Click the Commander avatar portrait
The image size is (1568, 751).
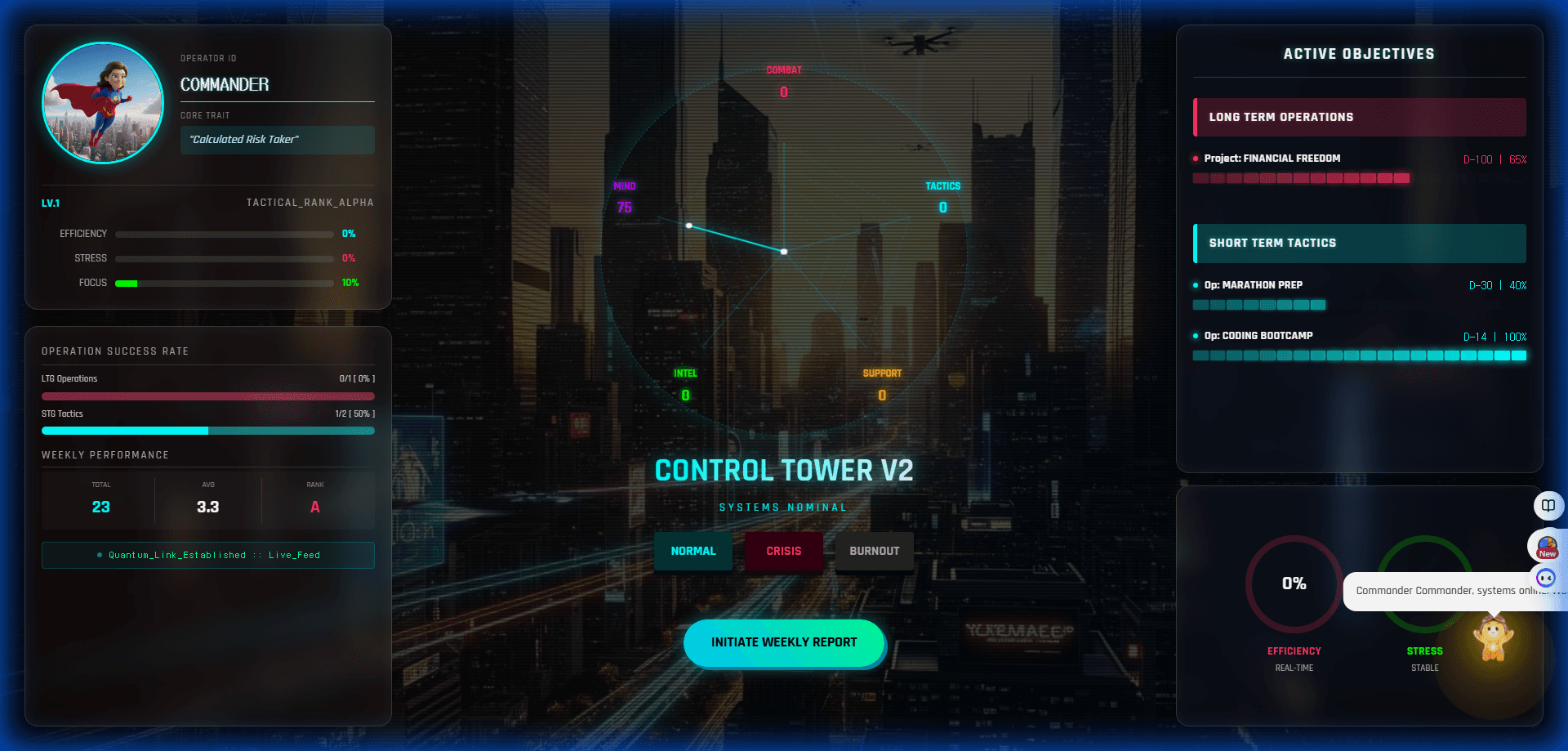[103, 103]
